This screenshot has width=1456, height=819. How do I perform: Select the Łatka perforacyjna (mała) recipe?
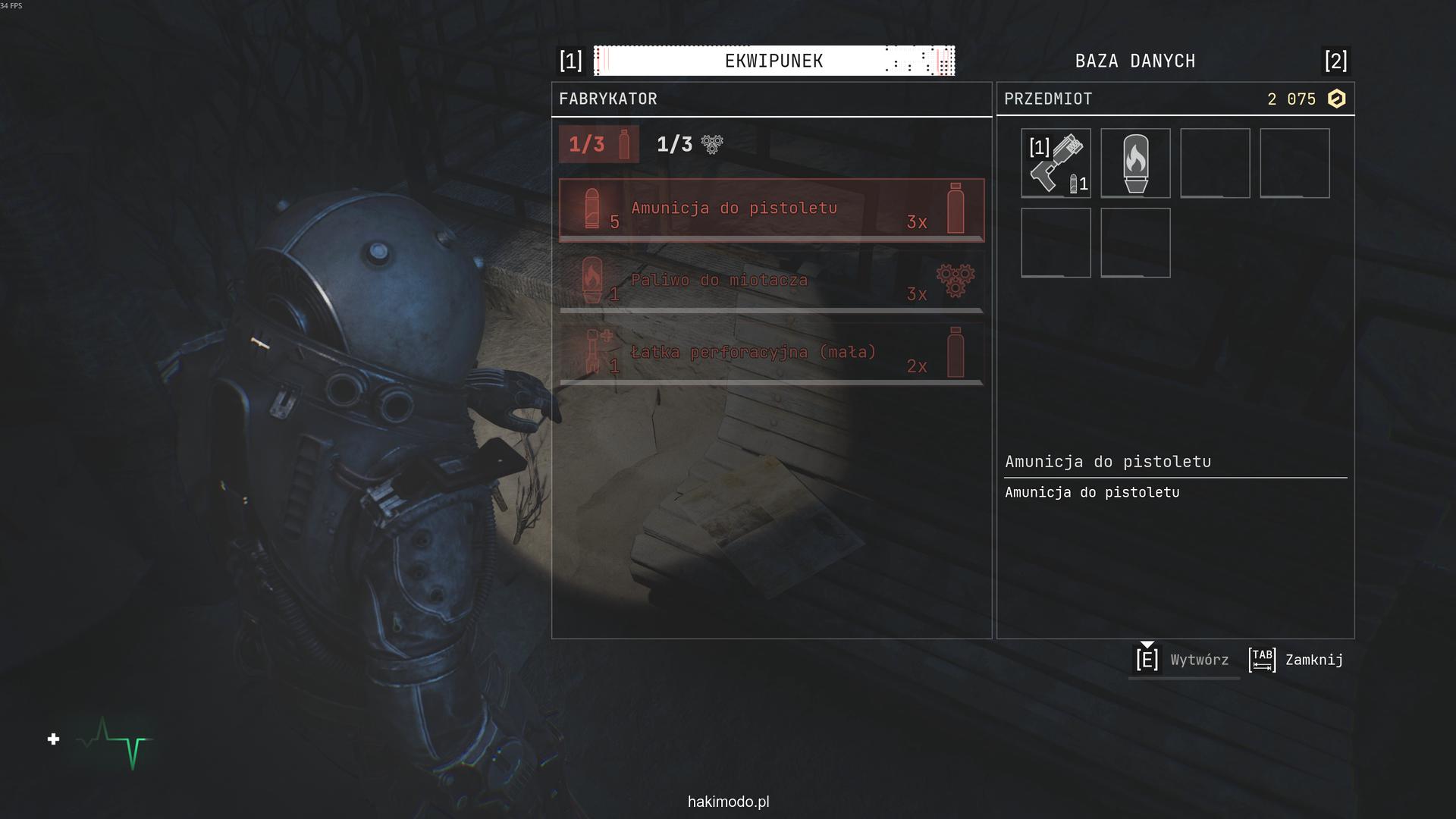[x=771, y=354]
